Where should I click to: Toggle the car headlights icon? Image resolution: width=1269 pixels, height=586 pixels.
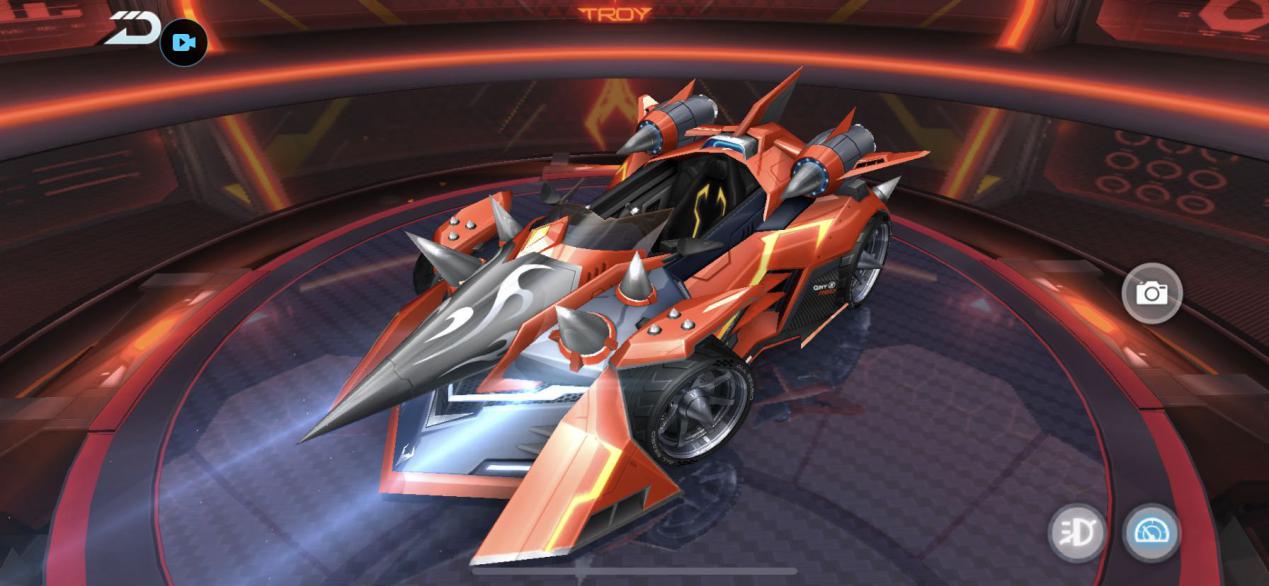(x=1077, y=532)
